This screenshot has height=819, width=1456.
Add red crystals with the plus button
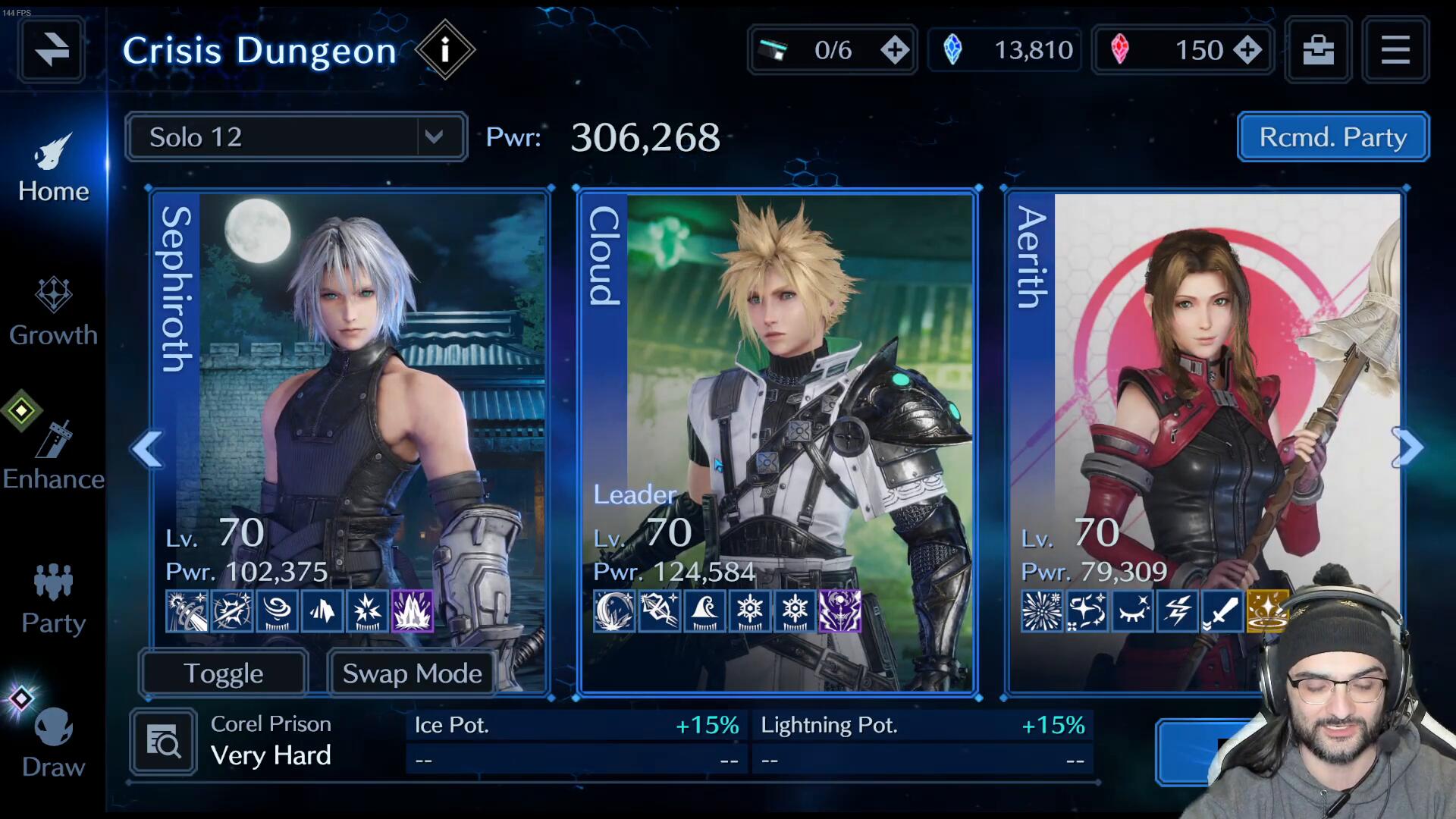tap(1247, 50)
